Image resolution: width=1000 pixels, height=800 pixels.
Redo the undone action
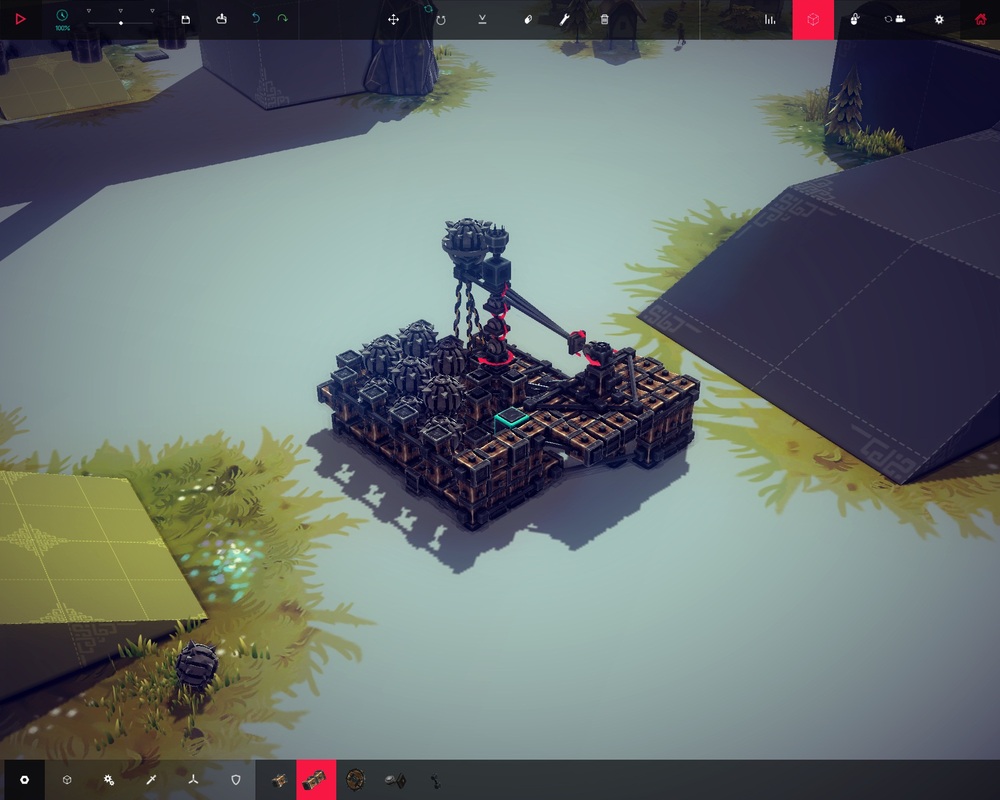coord(283,19)
